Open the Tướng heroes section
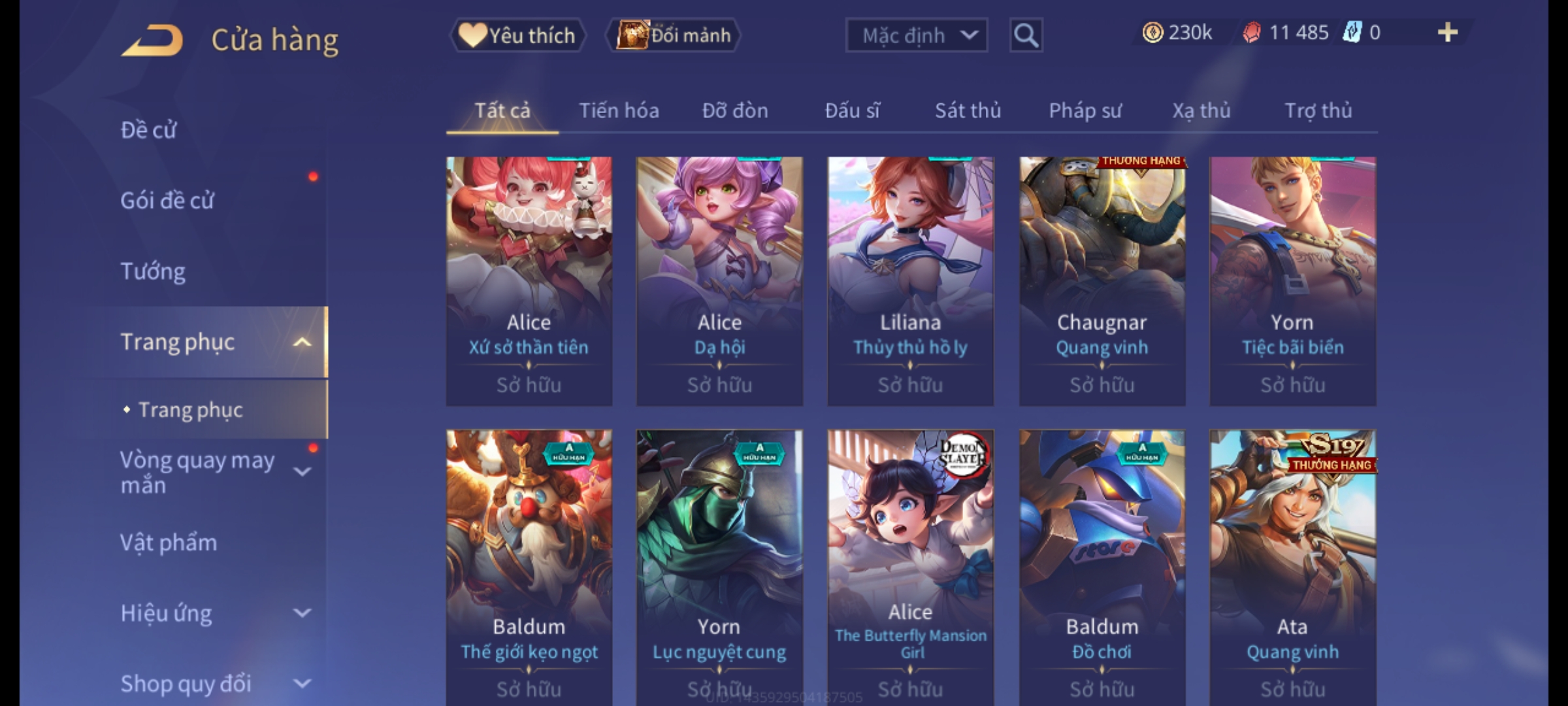Image resolution: width=1568 pixels, height=706 pixels. click(x=153, y=271)
